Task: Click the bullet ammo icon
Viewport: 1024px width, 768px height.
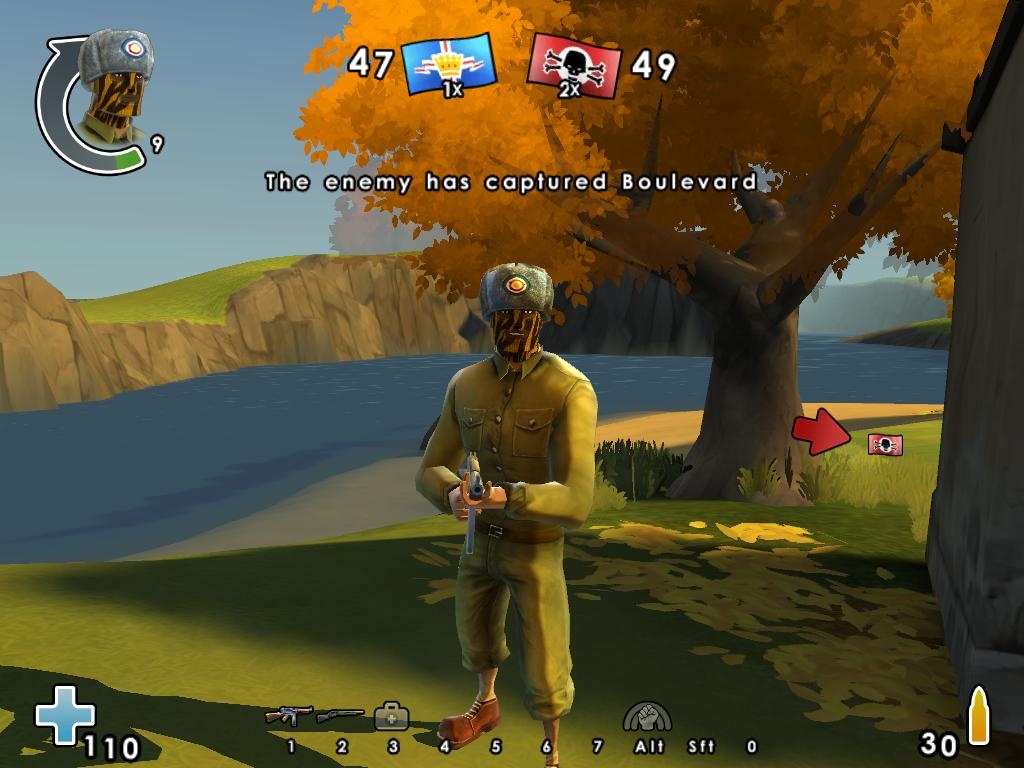Action: tap(979, 716)
